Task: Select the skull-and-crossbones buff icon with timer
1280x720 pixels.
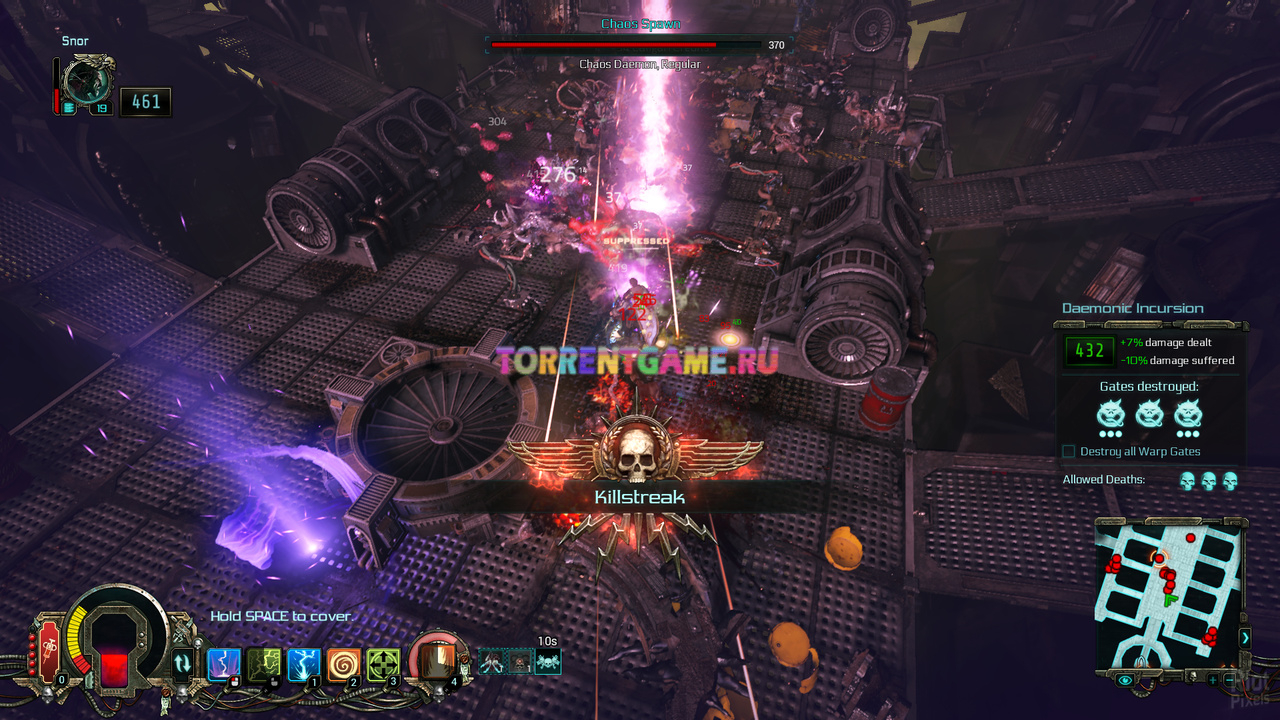Action: [x=547, y=661]
